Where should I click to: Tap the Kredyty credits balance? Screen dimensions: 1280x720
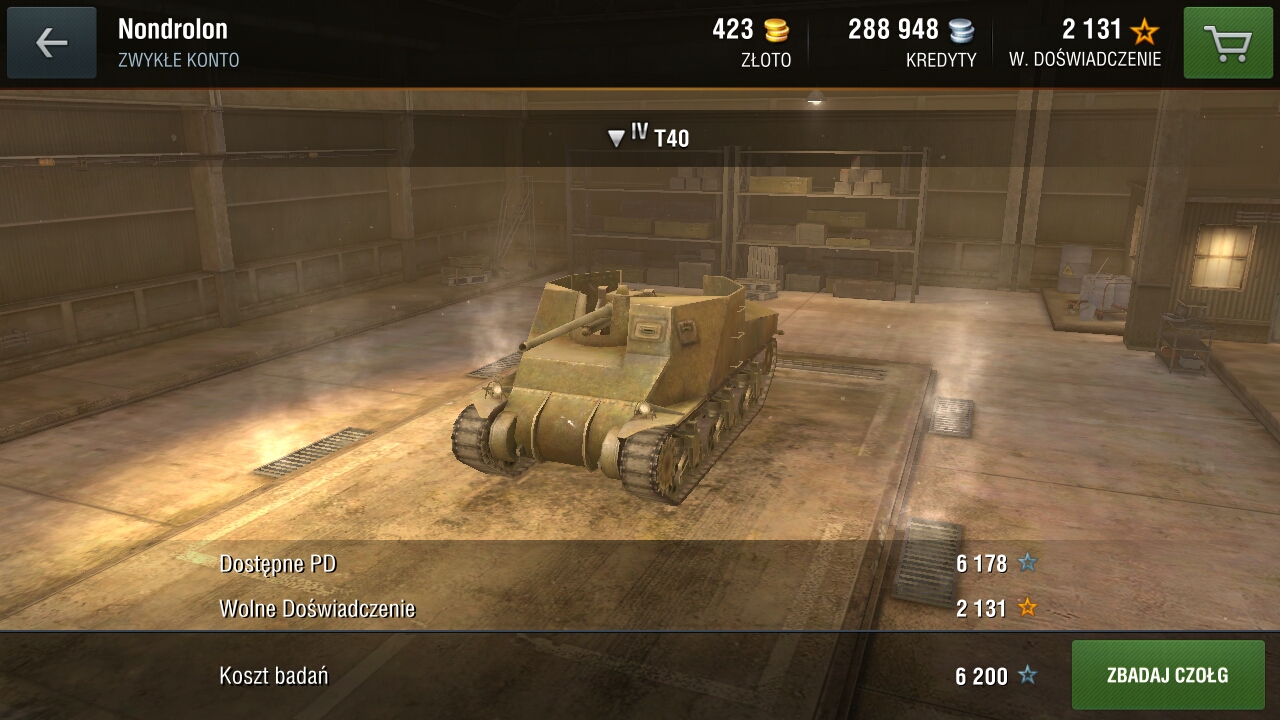coord(911,43)
